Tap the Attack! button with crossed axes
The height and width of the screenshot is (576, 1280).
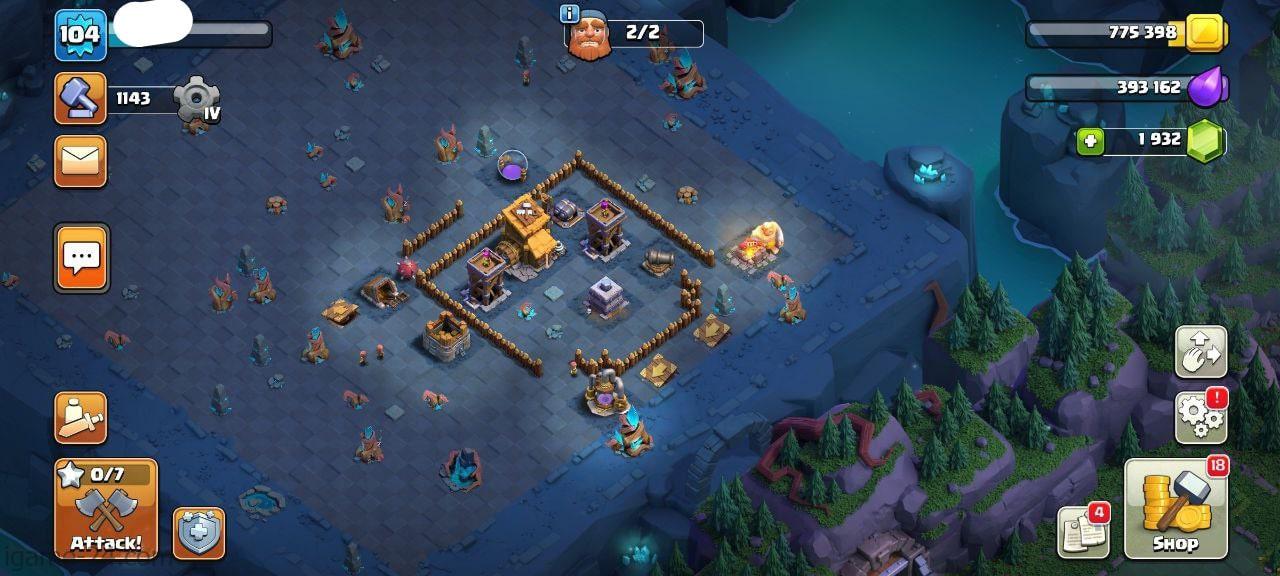pyautogui.click(x=105, y=508)
